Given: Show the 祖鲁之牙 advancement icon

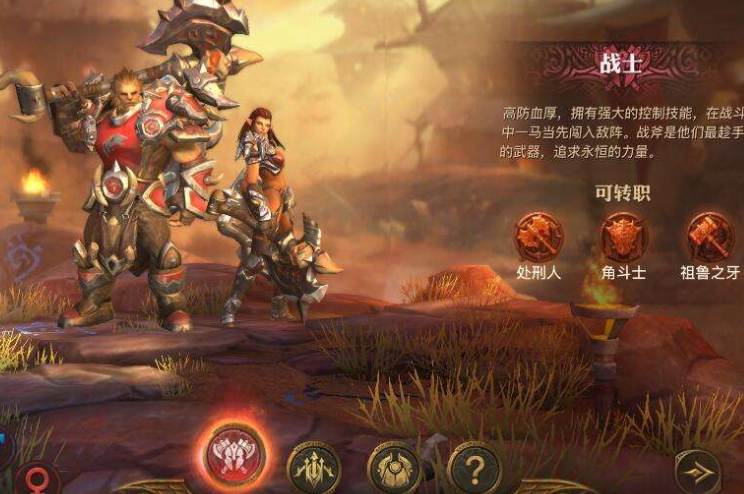Looking at the screenshot, I should tap(709, 238).
